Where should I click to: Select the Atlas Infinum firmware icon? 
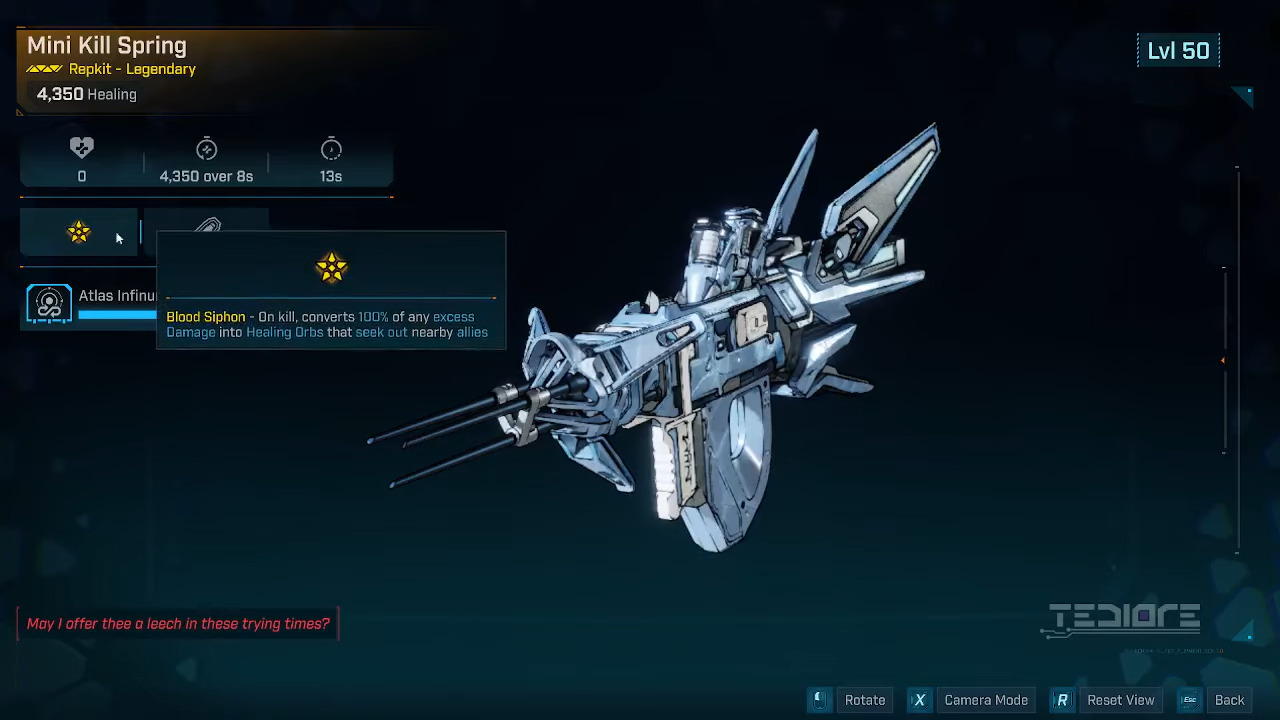[49, 304]
